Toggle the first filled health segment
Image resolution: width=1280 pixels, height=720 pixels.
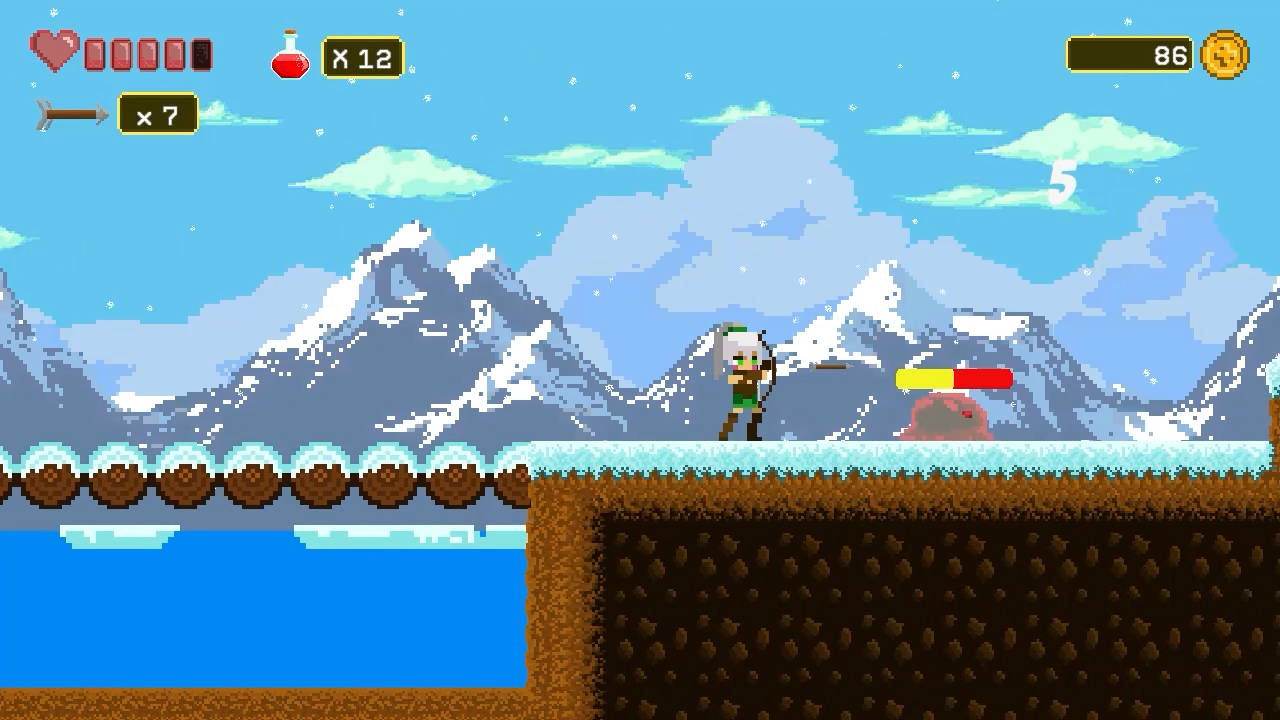coord(95,52)
